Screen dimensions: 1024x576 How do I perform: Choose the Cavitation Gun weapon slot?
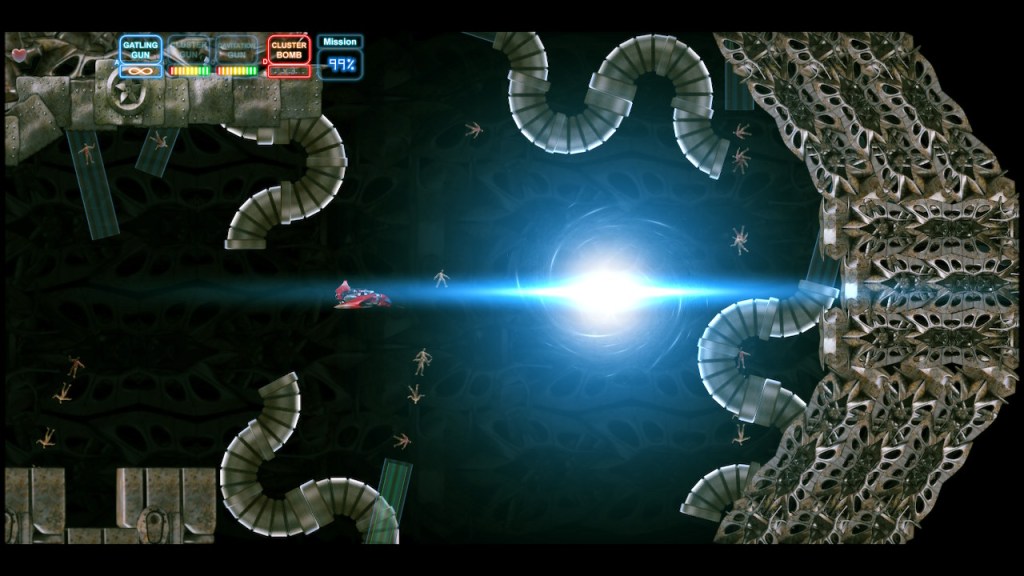[238, 49]
